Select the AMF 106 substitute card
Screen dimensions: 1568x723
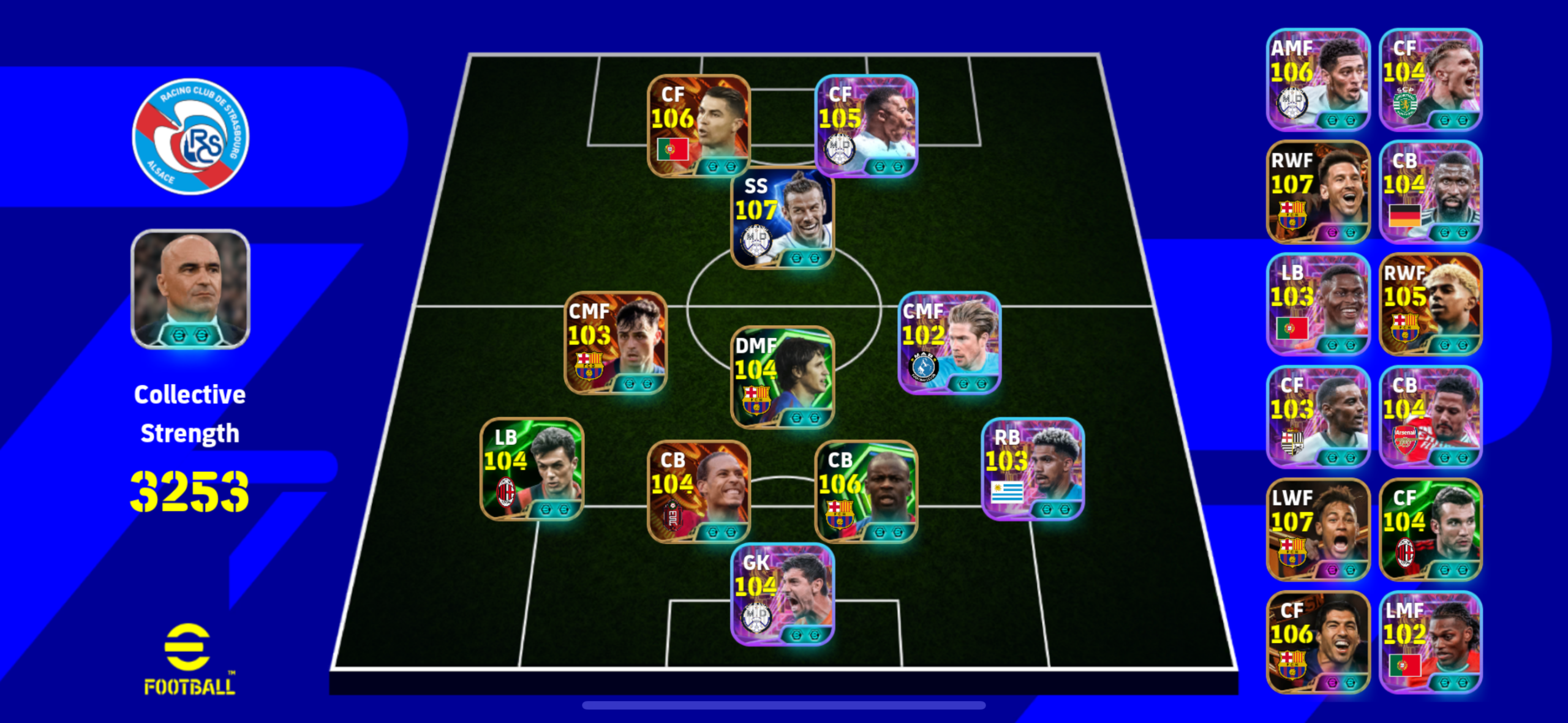pos(1317,80)
